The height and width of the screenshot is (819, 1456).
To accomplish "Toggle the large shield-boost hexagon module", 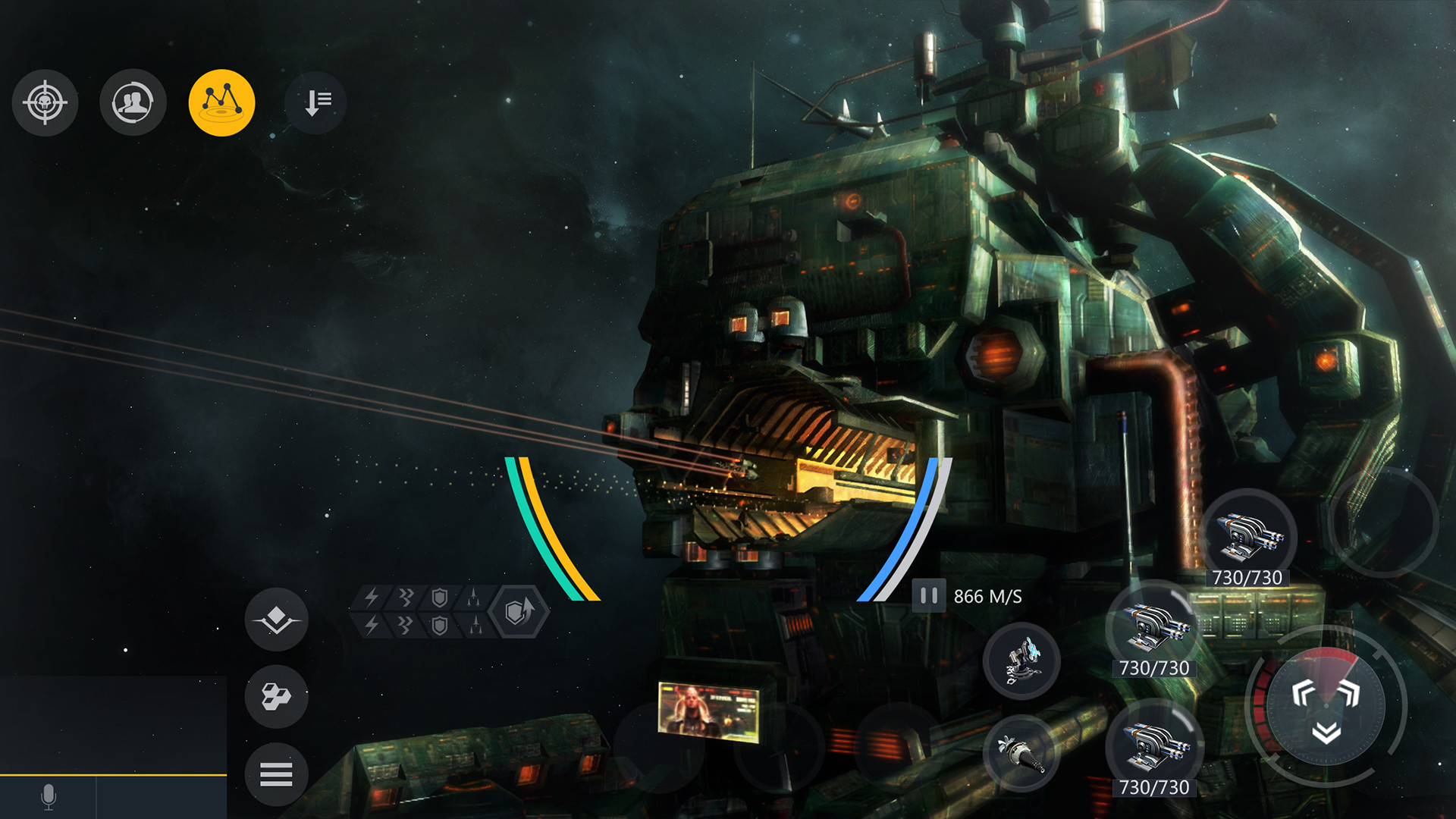I will [x=518, y=611].
